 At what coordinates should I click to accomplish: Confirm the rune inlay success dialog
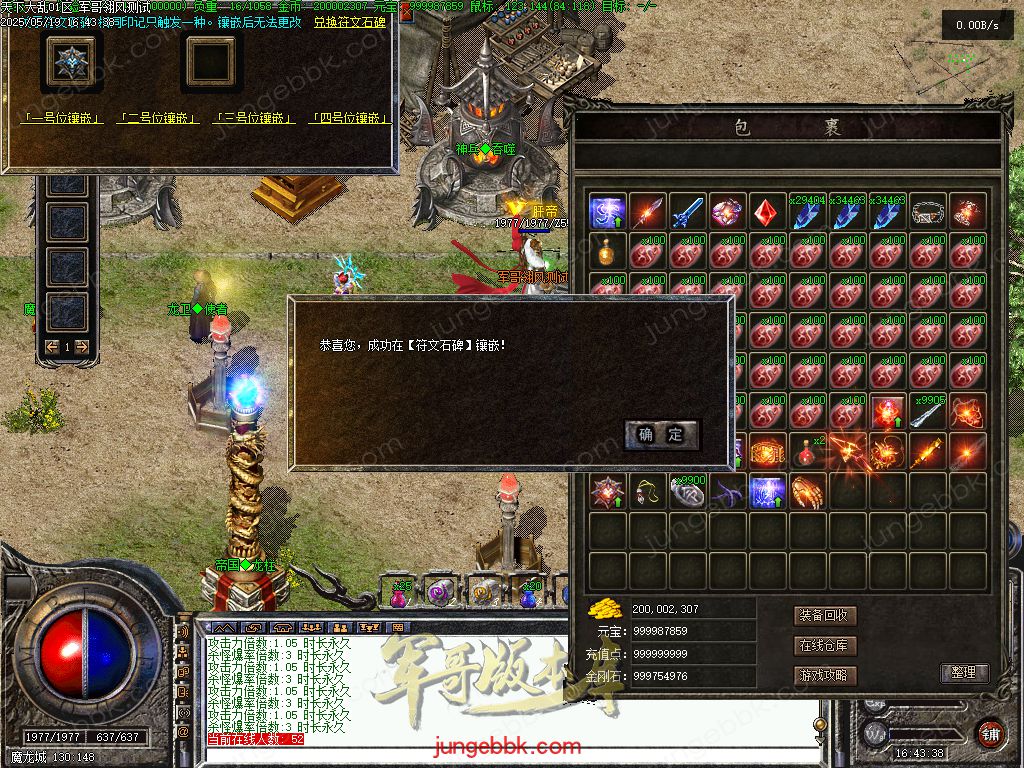coord(661,434)
